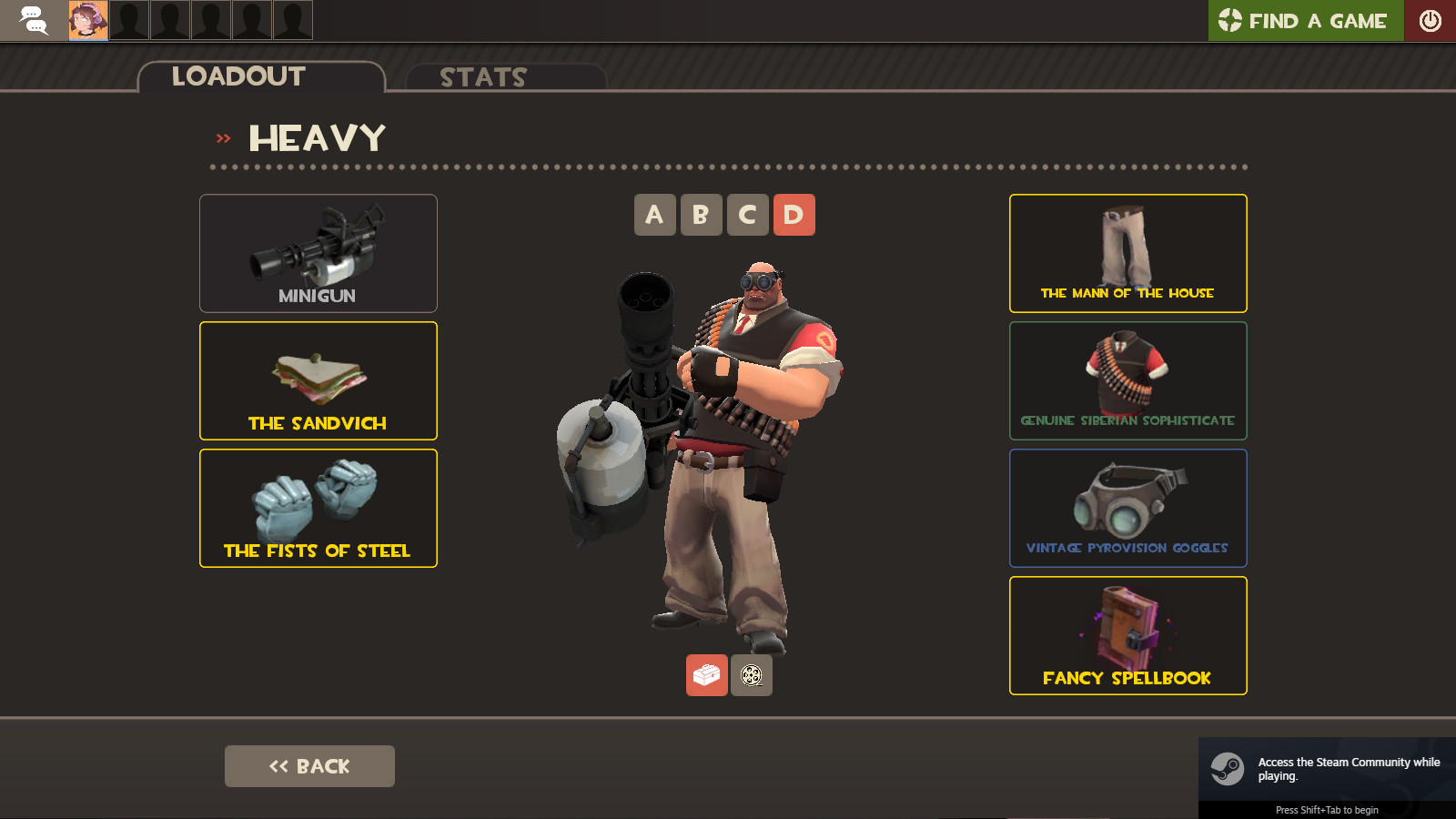Switch to the STATS tab
This screenshot has height=819, width=1456.
481,77
